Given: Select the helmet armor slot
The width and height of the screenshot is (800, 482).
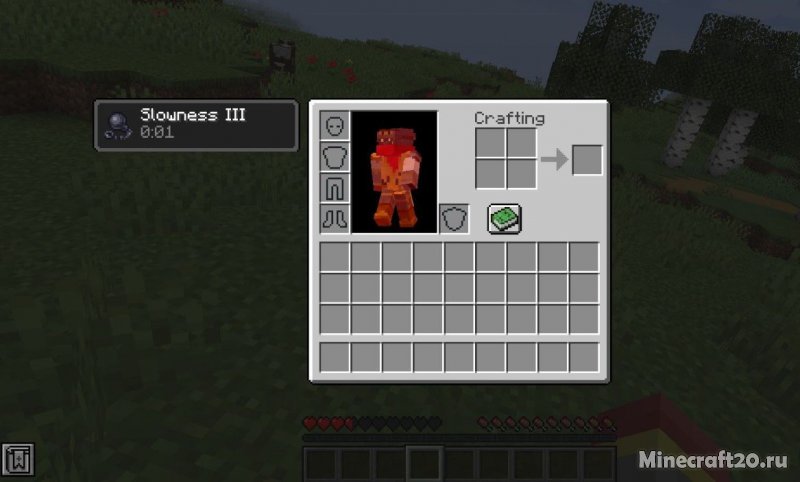Looking at the screenshot, I should [335, 126].
